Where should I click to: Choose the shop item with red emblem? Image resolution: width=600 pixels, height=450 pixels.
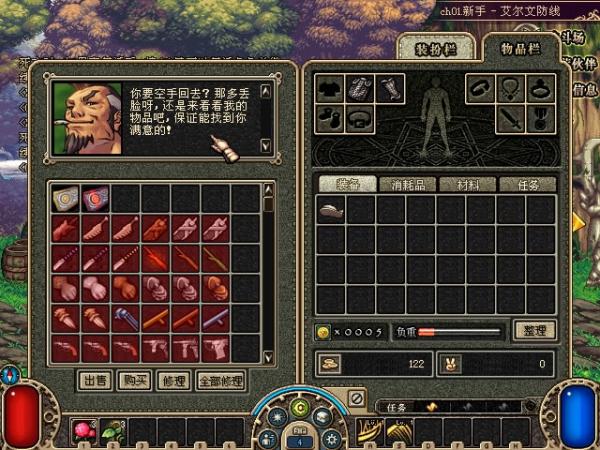click(95, 199)
